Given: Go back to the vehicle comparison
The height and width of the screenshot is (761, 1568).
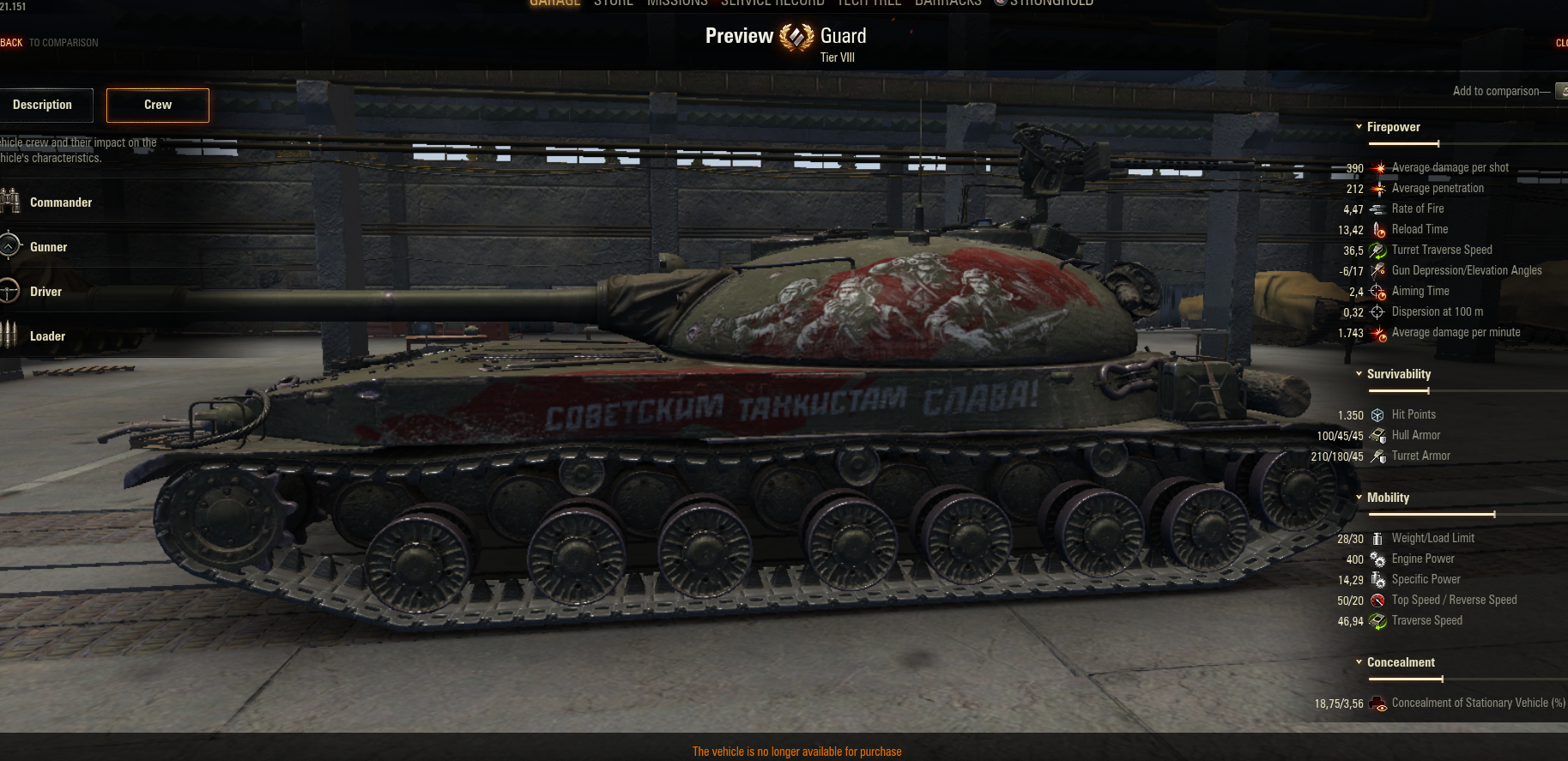Looking at the screenshot, I should (49, 43).
